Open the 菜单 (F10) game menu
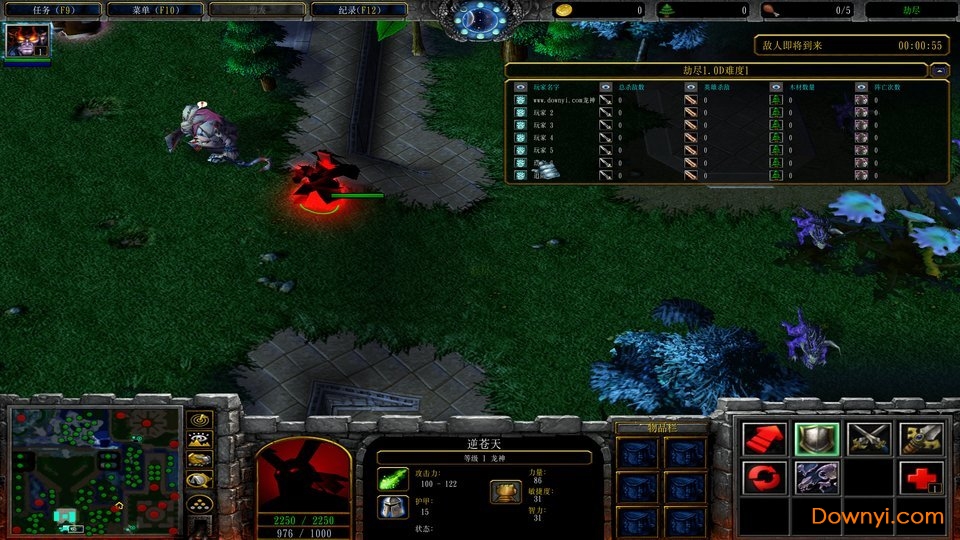The height and width of the screenshot is (540, 960). pyautogui.click(x=153, y=10)
